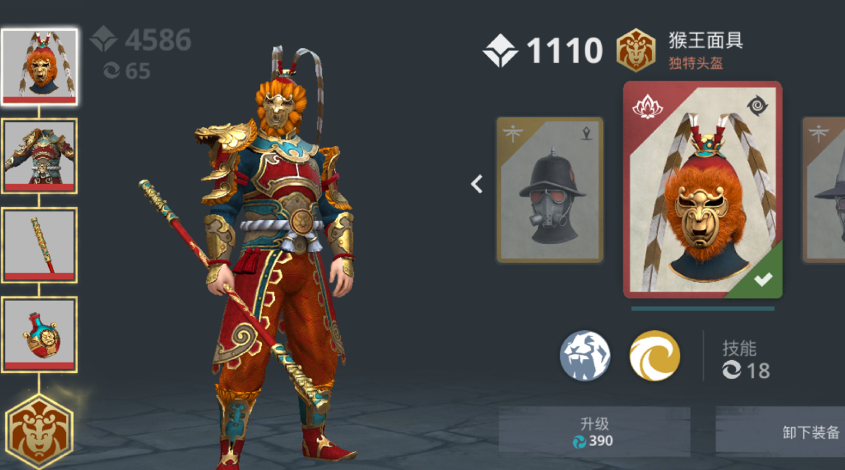Open the staff weapon equipment slot
The width and height of the screenshot is (845, 470).
[x=39, y=246]
